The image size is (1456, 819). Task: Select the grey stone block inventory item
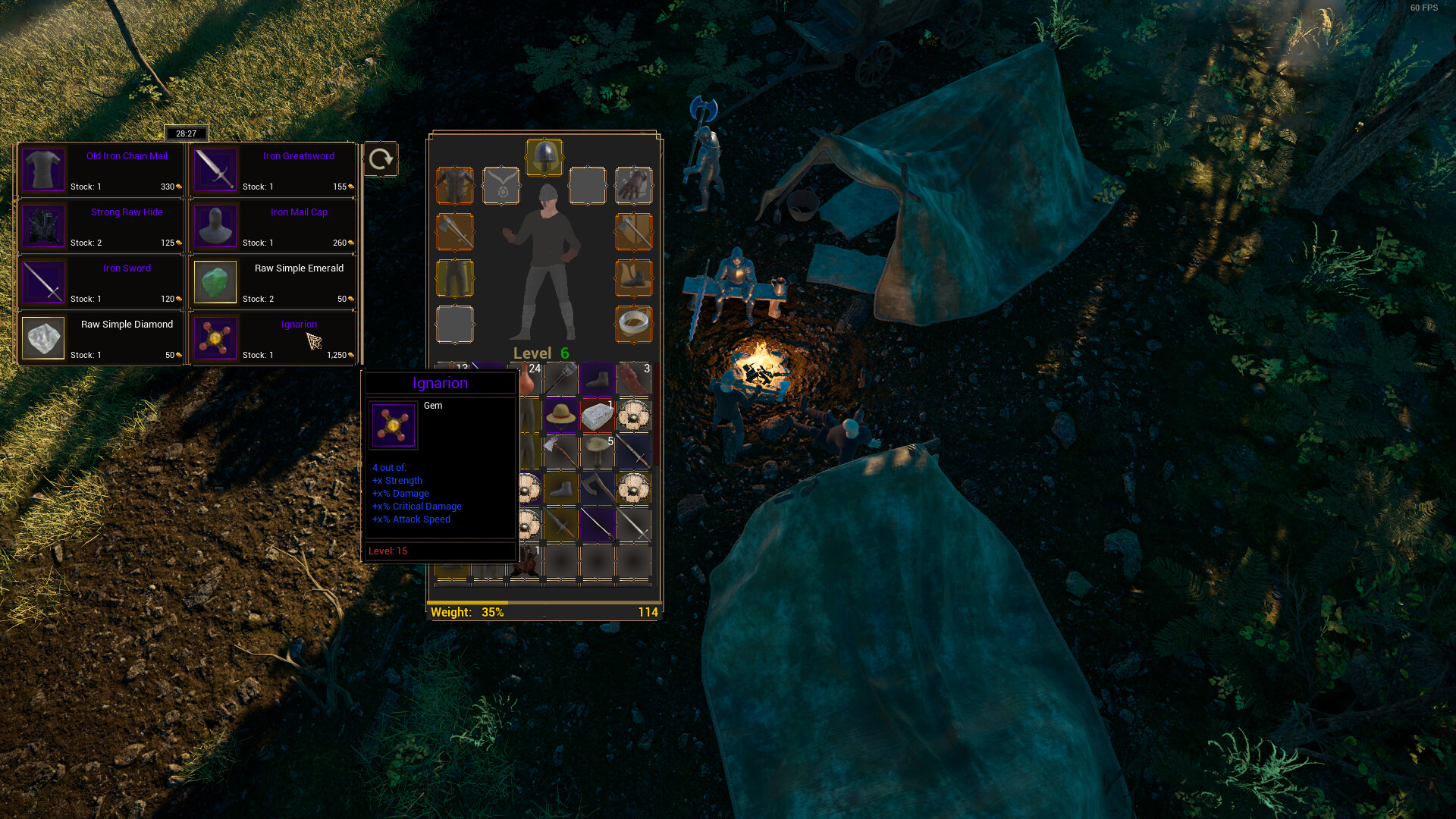click(598, 416)
